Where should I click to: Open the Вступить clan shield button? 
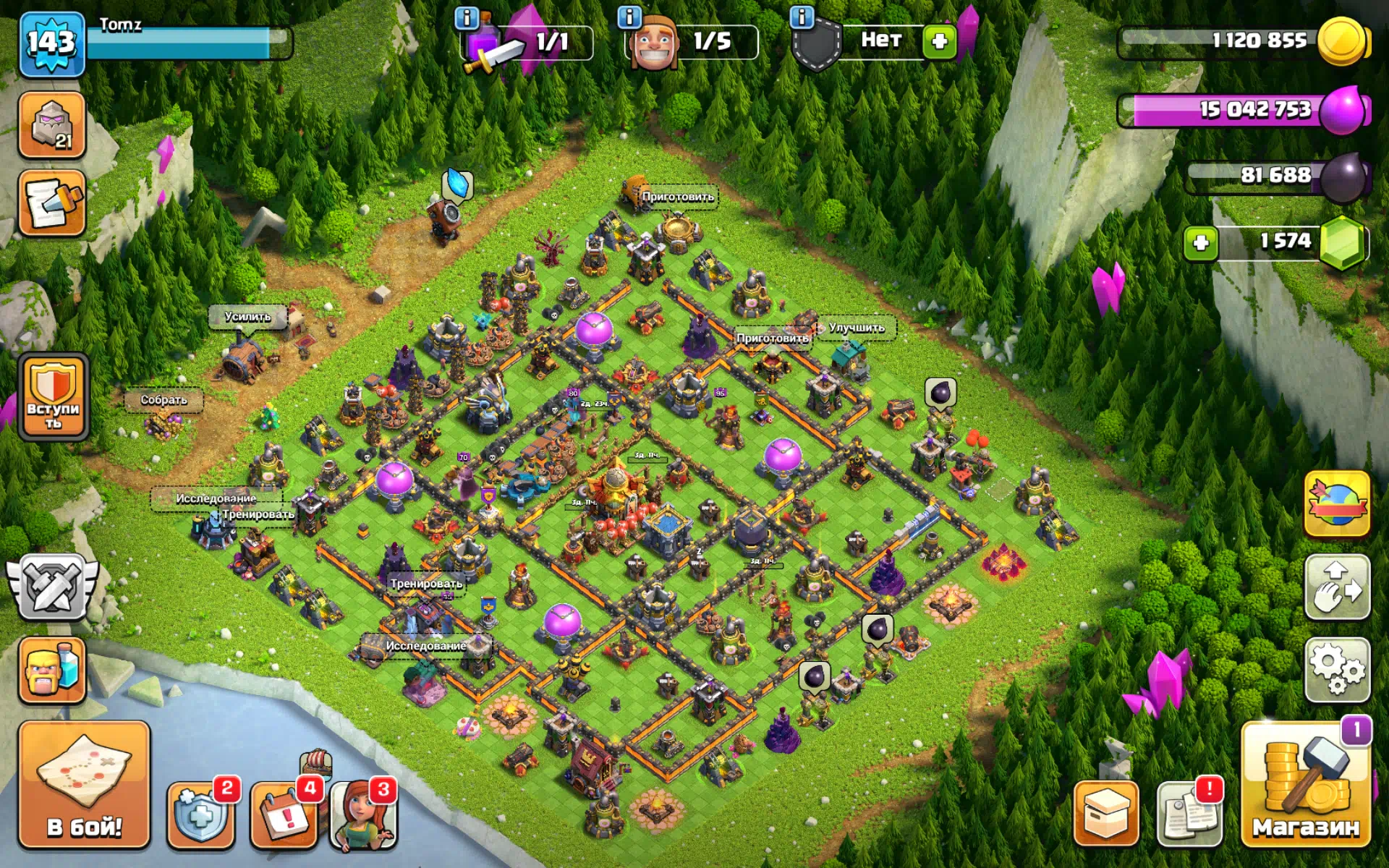53,397
